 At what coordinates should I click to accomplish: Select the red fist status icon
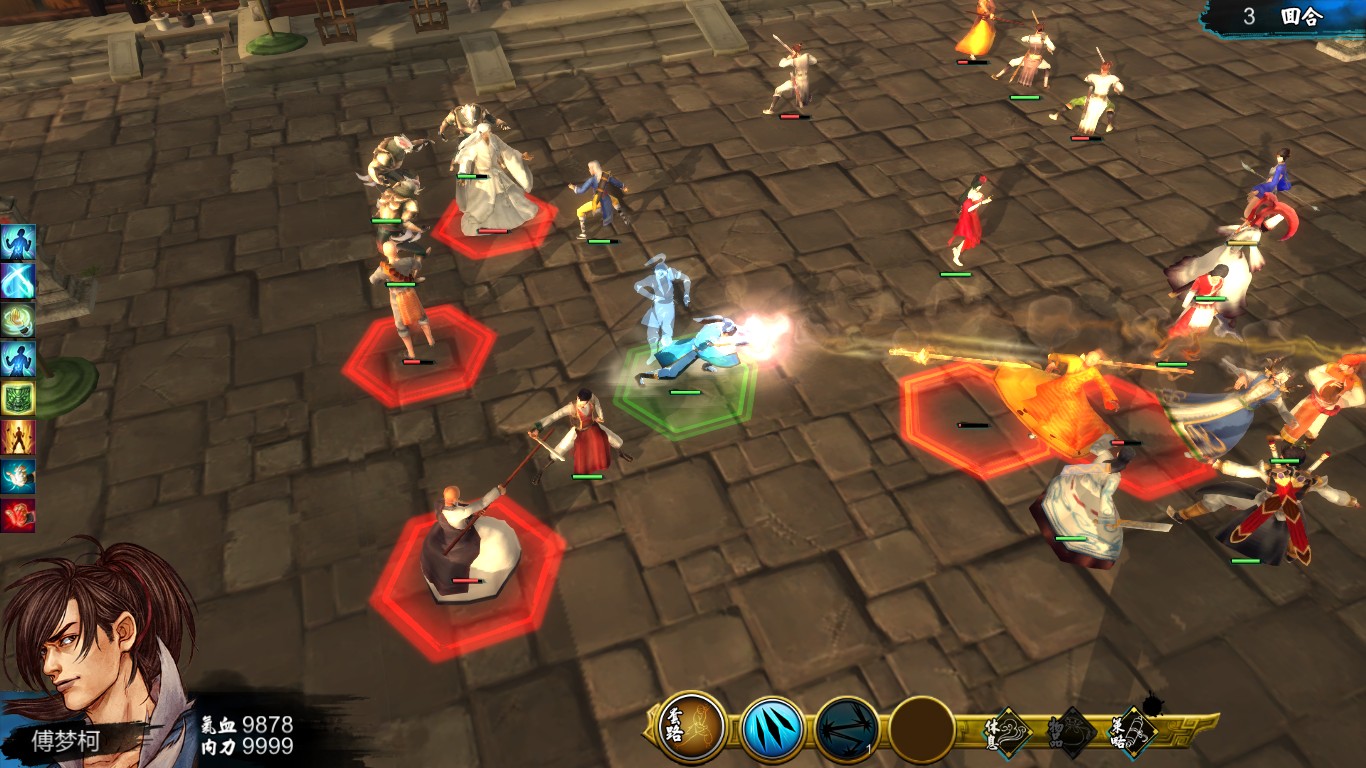(x=18, y=515)
